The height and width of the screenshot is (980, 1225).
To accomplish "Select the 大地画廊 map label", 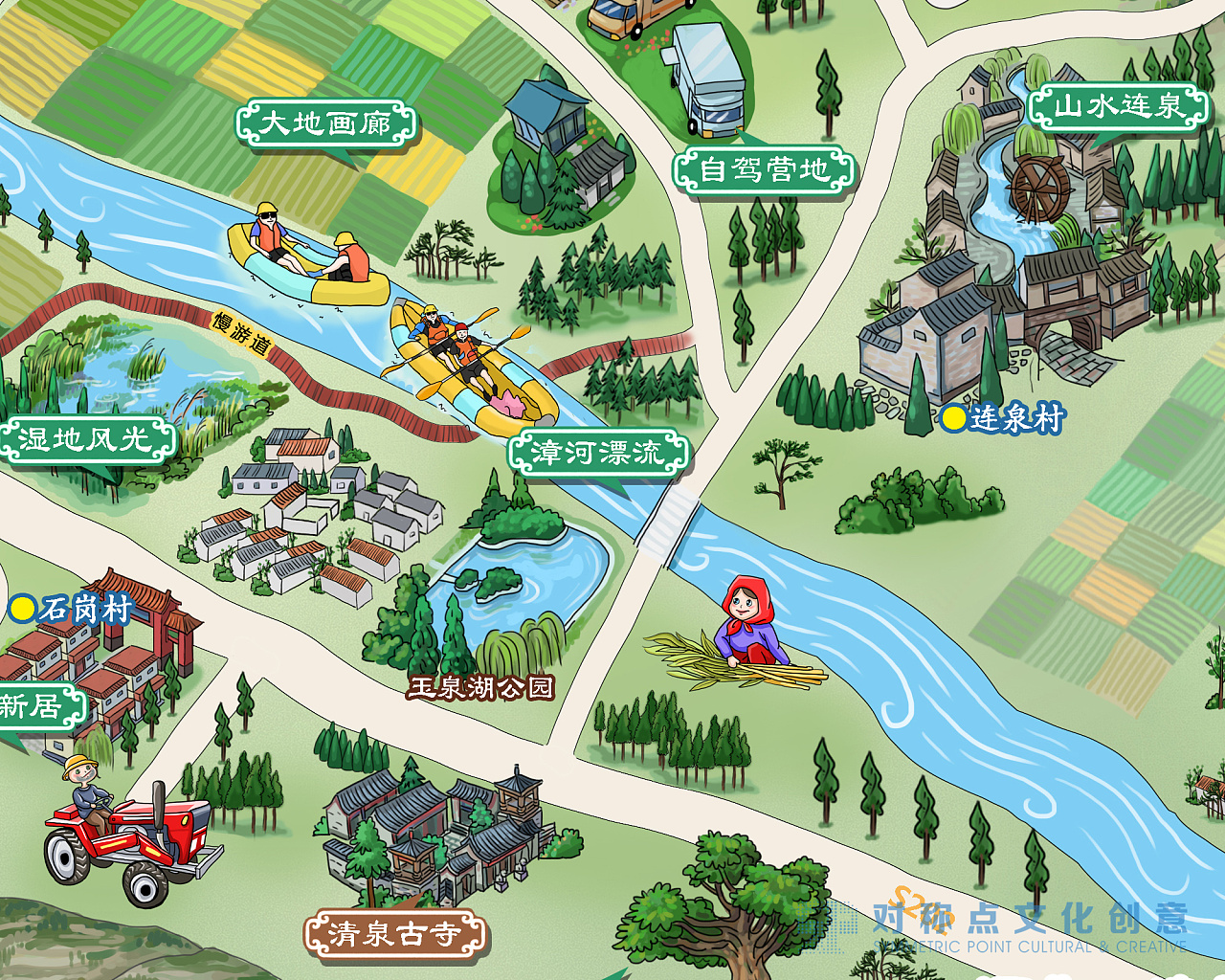I will tap(325, 124).
